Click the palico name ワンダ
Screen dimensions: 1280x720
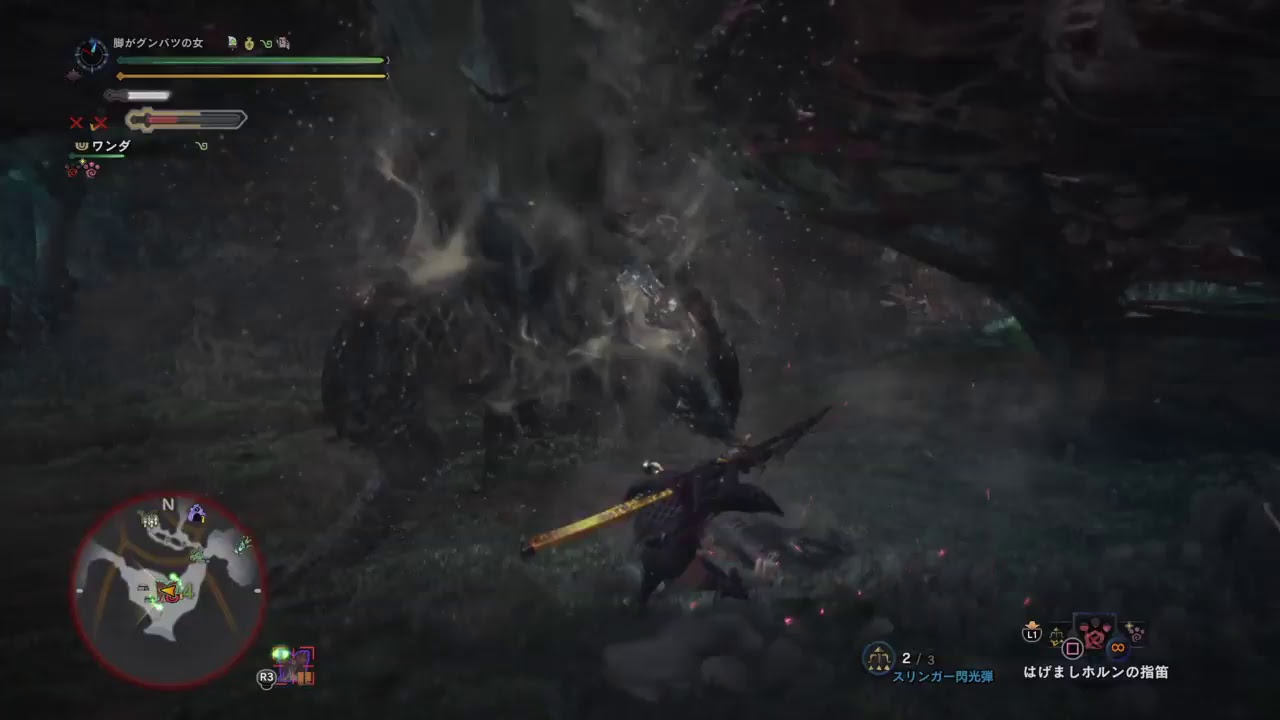click(x=112, y=145)
